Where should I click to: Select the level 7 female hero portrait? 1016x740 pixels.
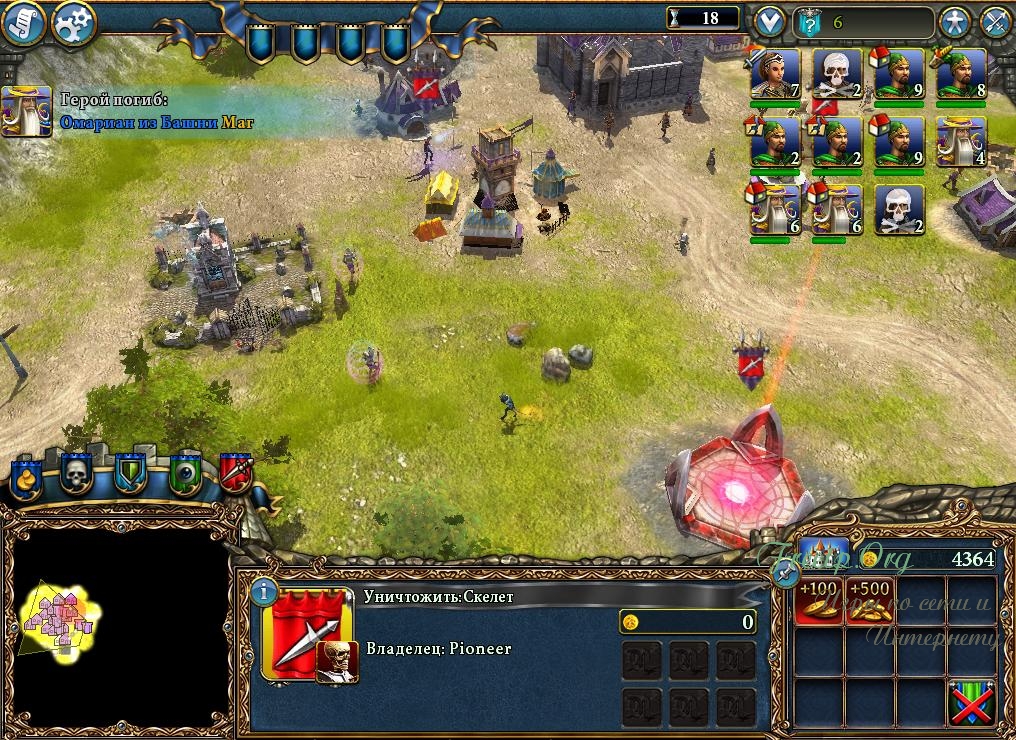click(x=775, y=73)
